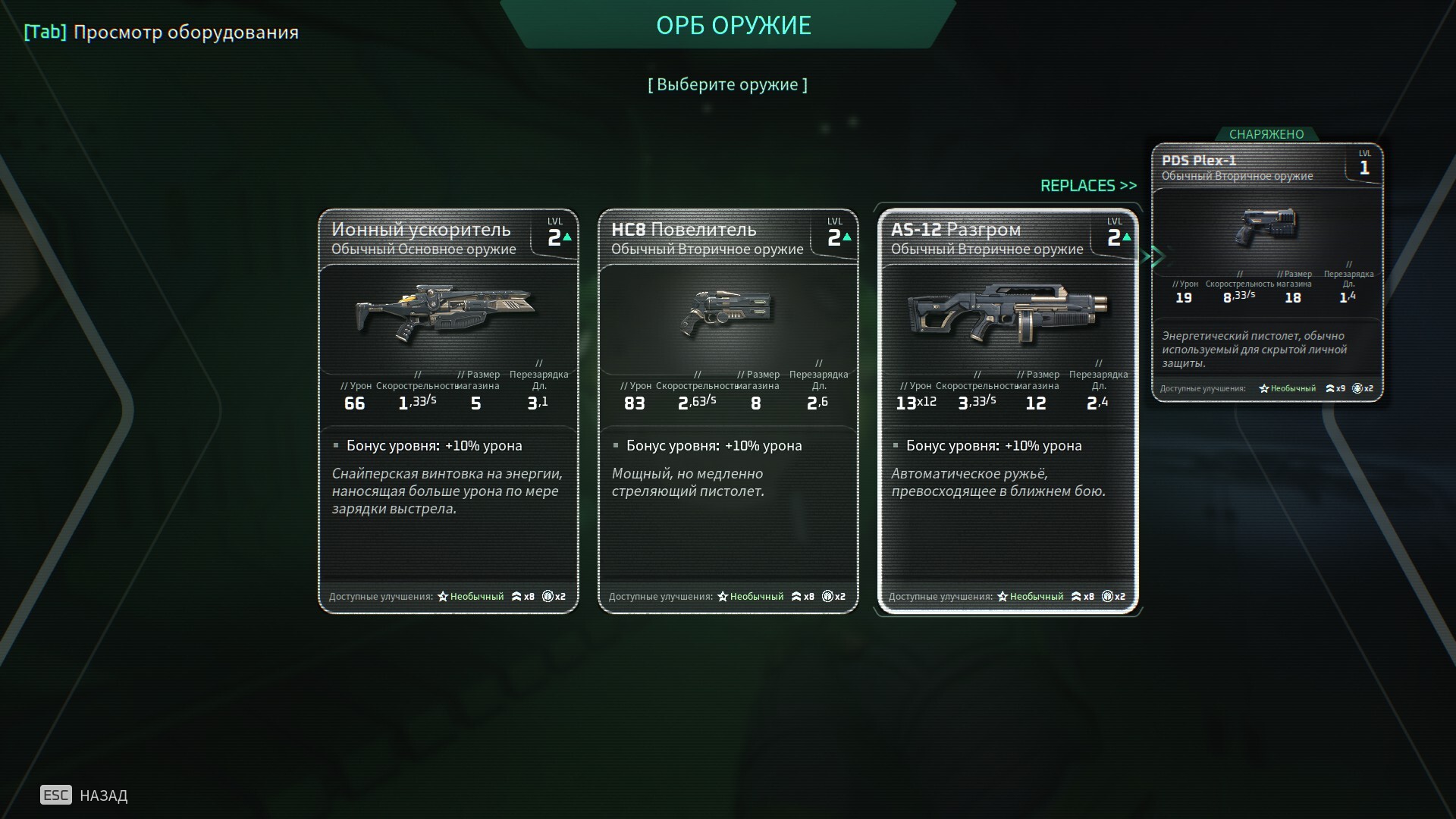Image resolution: width=1456 pixels, height=819 pixels.
Task: Select the HC8 Повелитель pistol card
Action: click(728, 410)
